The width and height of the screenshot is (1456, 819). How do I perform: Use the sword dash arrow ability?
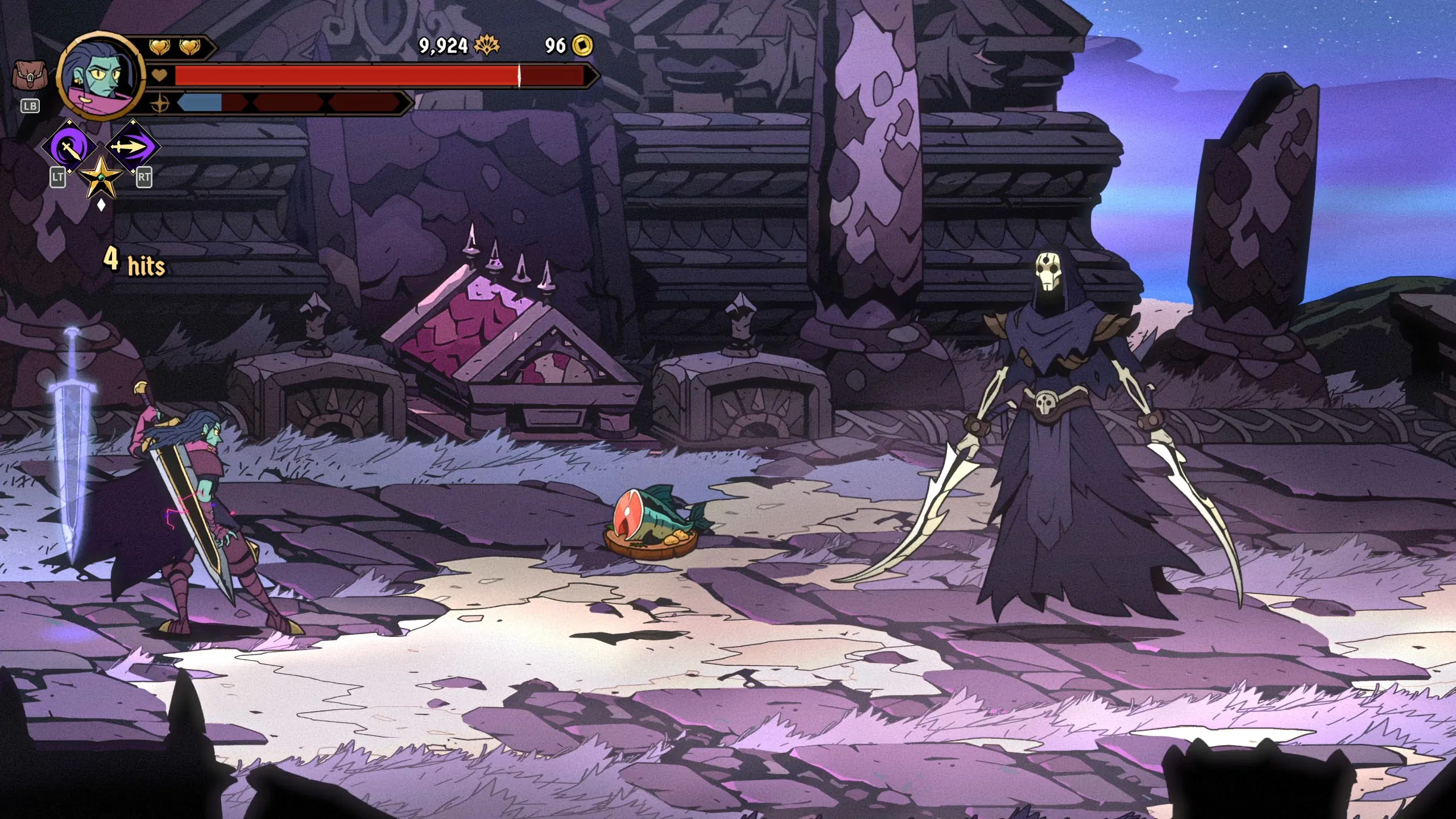(131, 147)
